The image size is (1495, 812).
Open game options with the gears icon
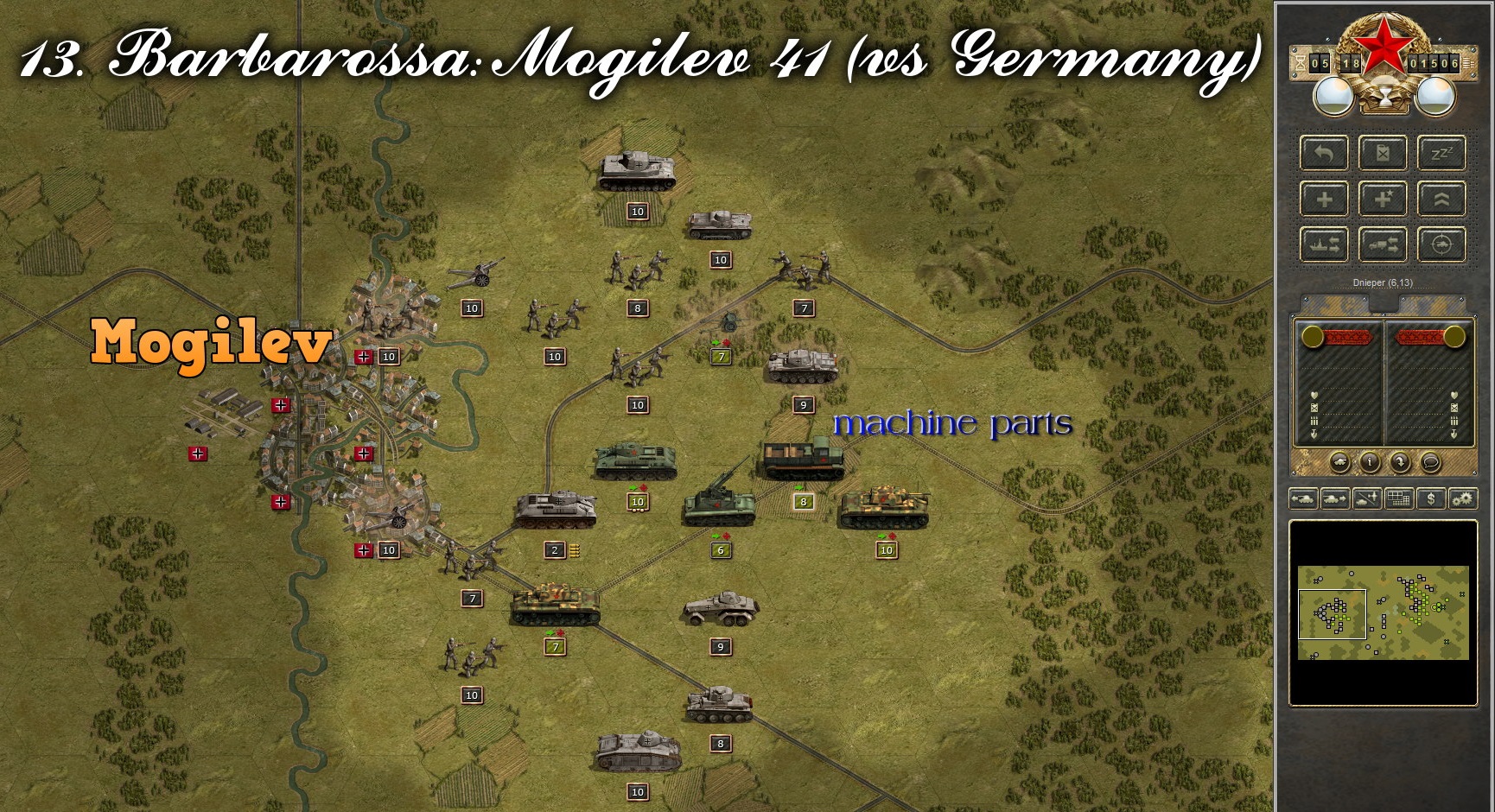click(x=1464, y=498)
